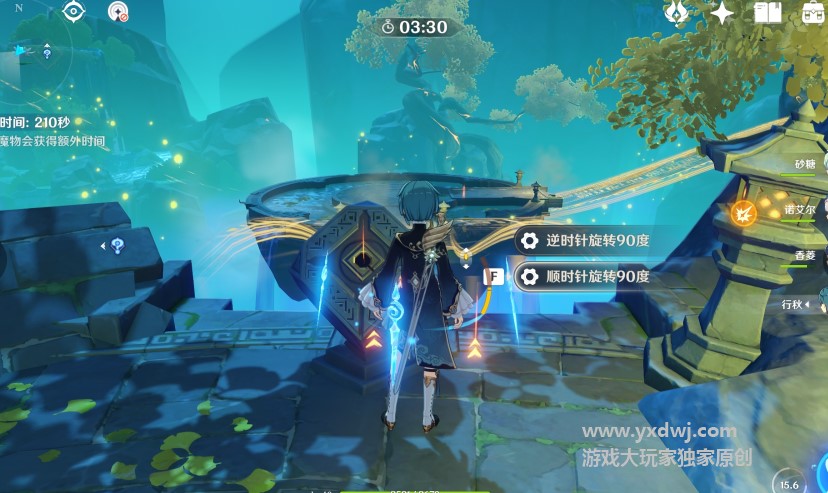Toggle the eye-shaped elemental sight icon
Image resolution: width=828 pixels, height=493 pixels.
[x=74, y=11]
